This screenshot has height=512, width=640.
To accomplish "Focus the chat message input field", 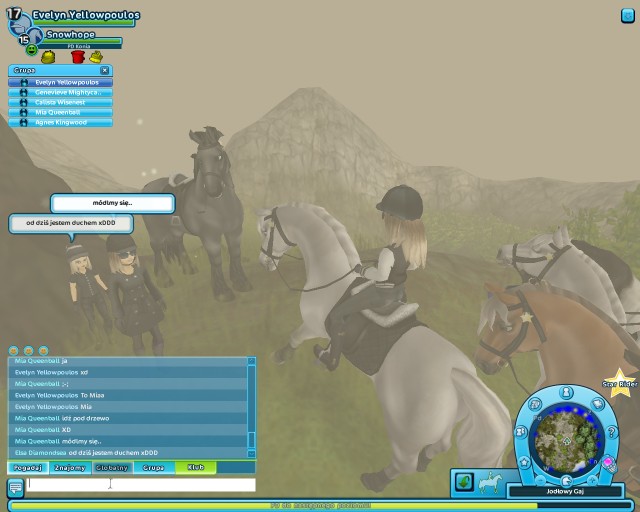I will click(141, 485).
